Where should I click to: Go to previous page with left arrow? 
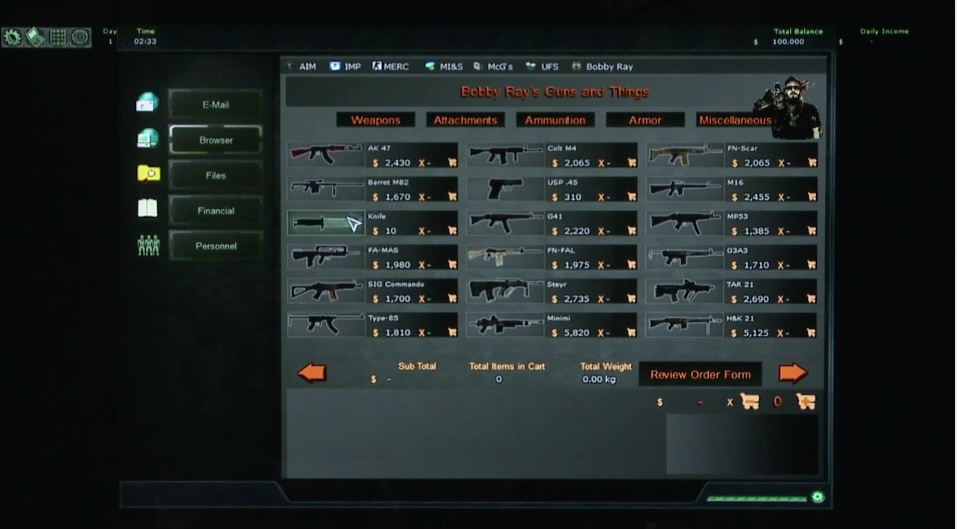pos(312,373)
